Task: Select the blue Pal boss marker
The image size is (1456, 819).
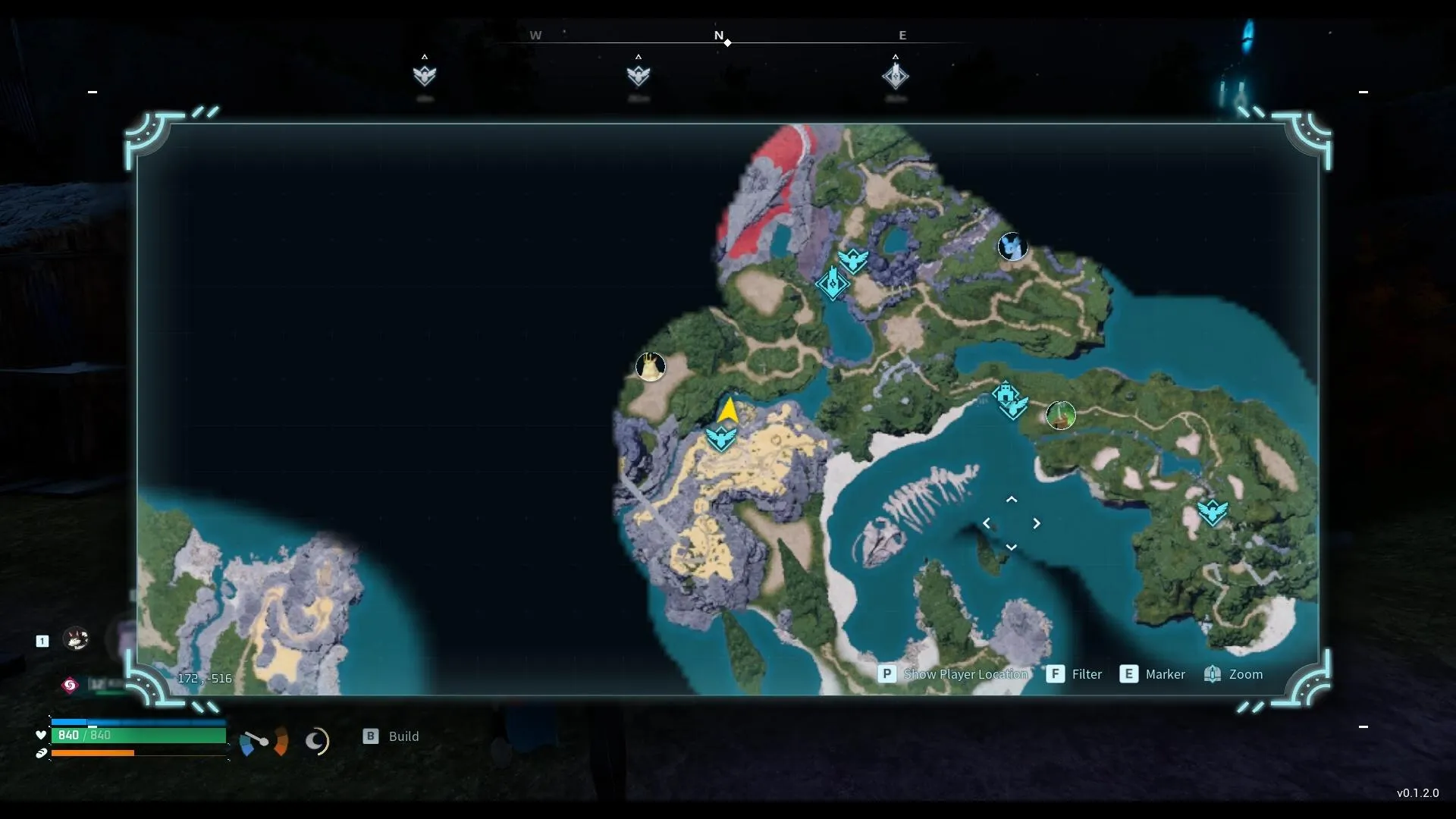Action: (1012, 246)
